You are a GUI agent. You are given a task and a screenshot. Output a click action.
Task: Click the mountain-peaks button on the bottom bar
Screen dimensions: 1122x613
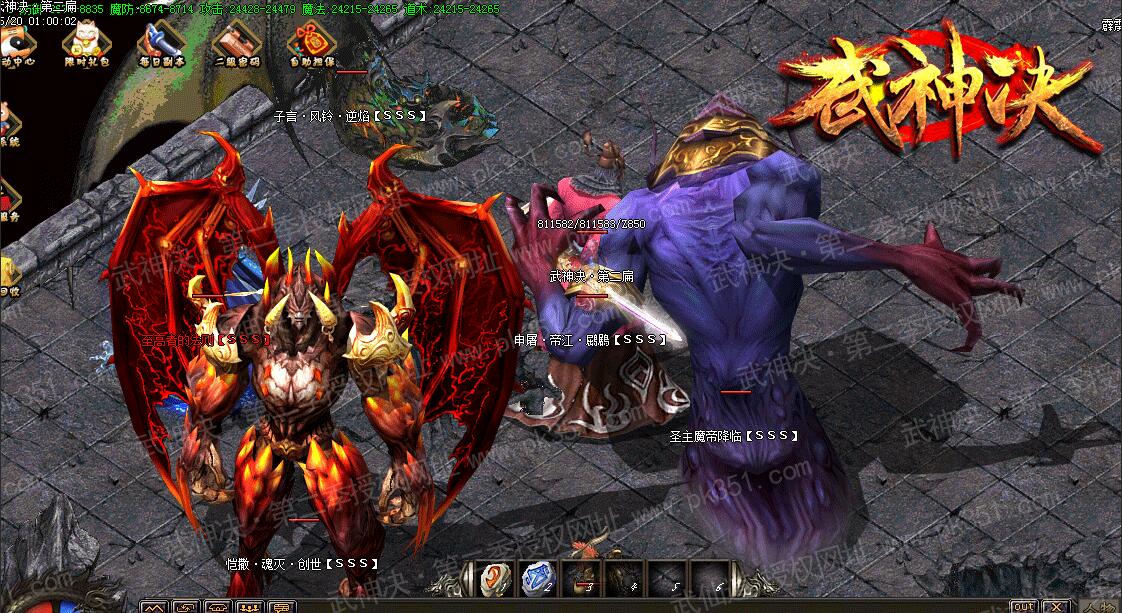coord(153,606)
